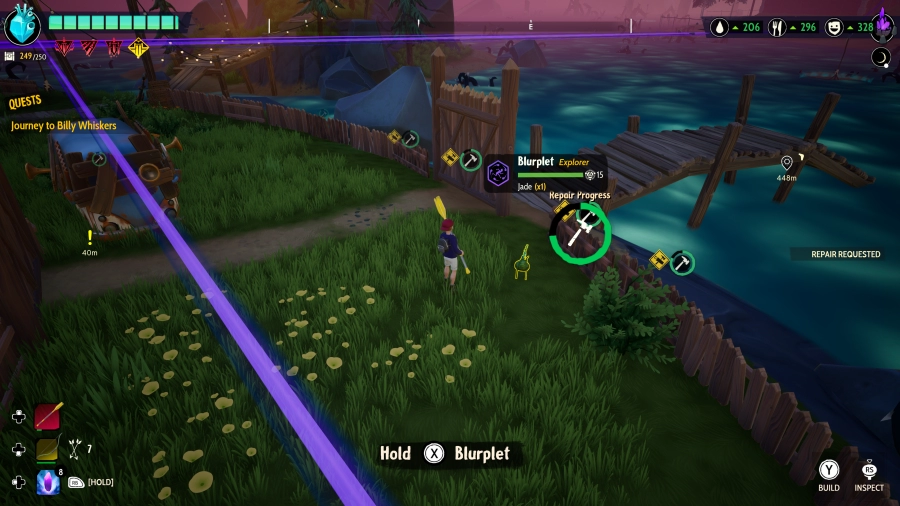The height and width of the screenshot is (506, 900).
Task: Select the yellow exclamation quest marker
Action: click(x=90, y=238)
